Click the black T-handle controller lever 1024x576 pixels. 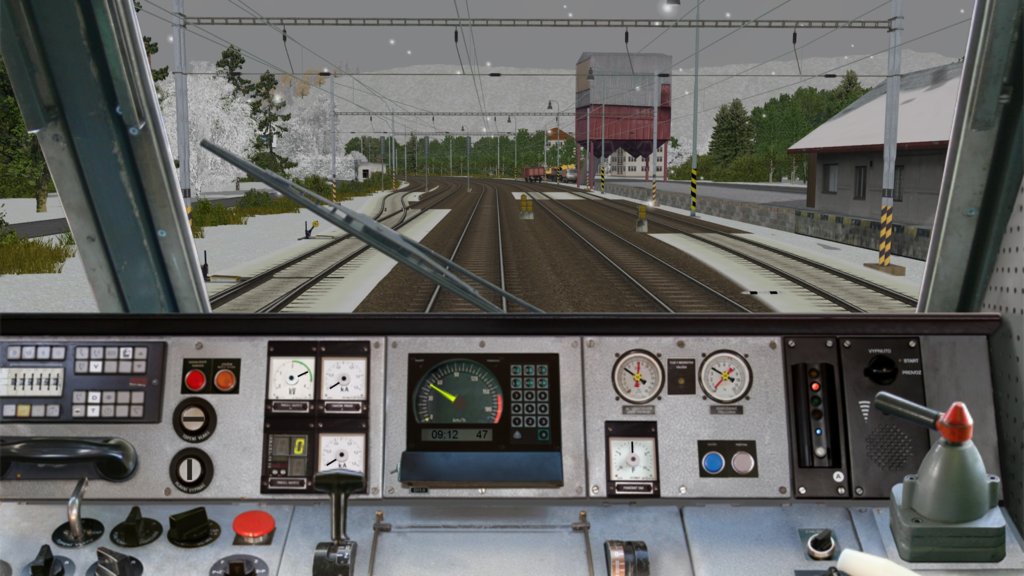point(340,483)
